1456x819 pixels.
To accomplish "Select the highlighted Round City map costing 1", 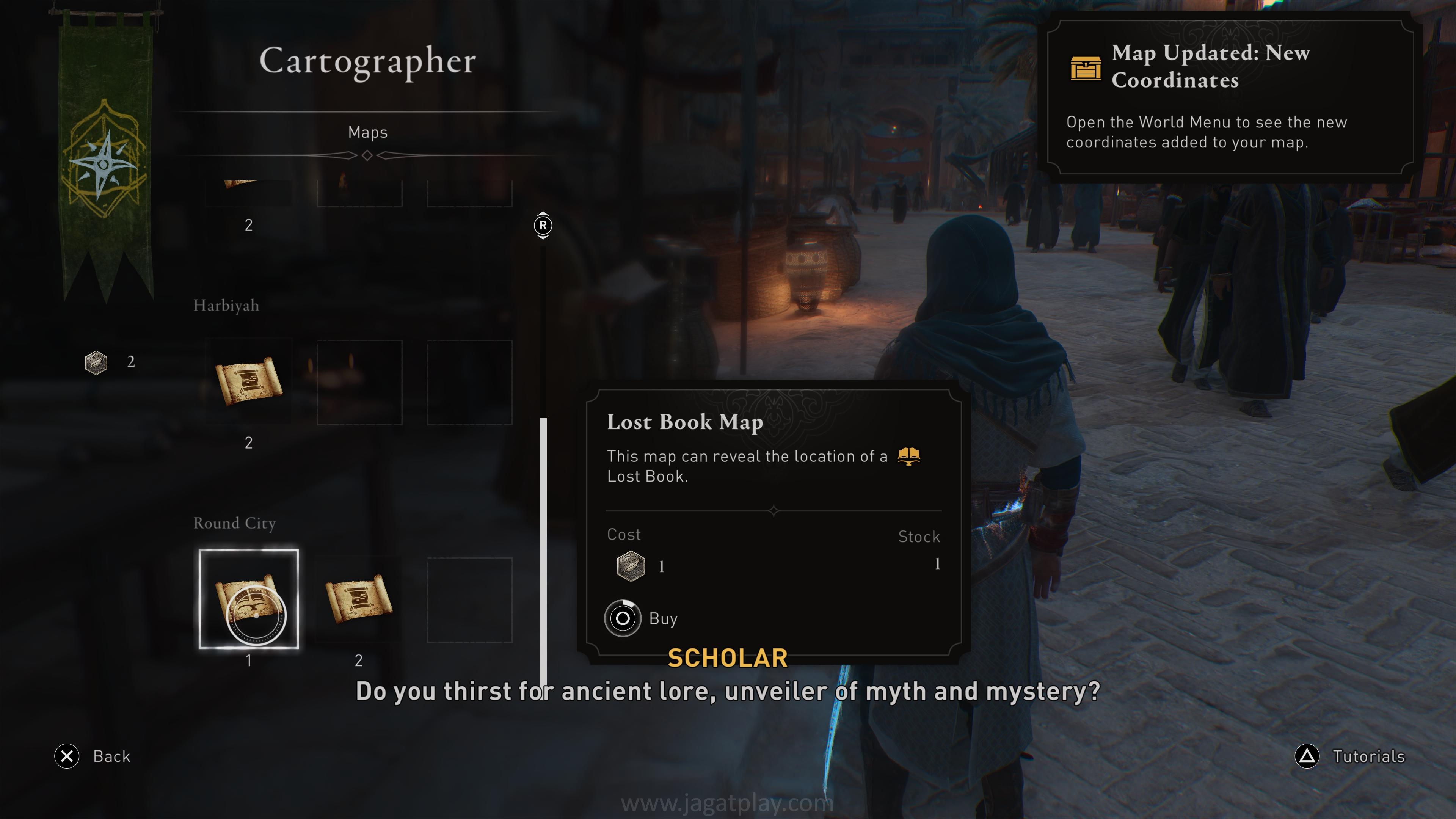I will pyautogui.click(x=248, y=599).
